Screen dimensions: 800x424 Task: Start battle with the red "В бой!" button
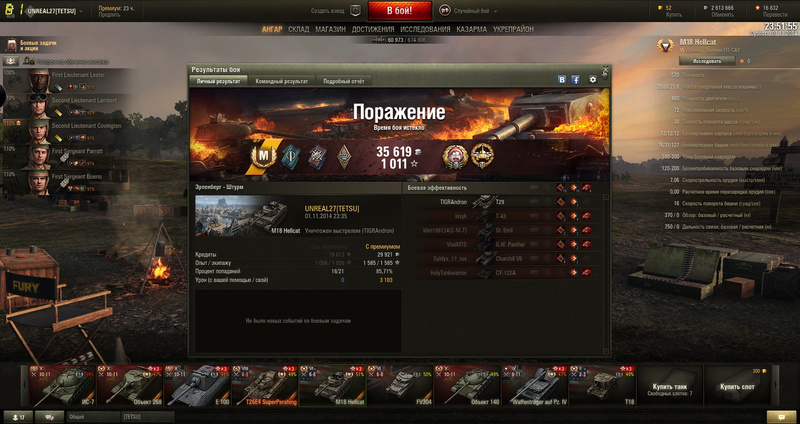[400, 11]
